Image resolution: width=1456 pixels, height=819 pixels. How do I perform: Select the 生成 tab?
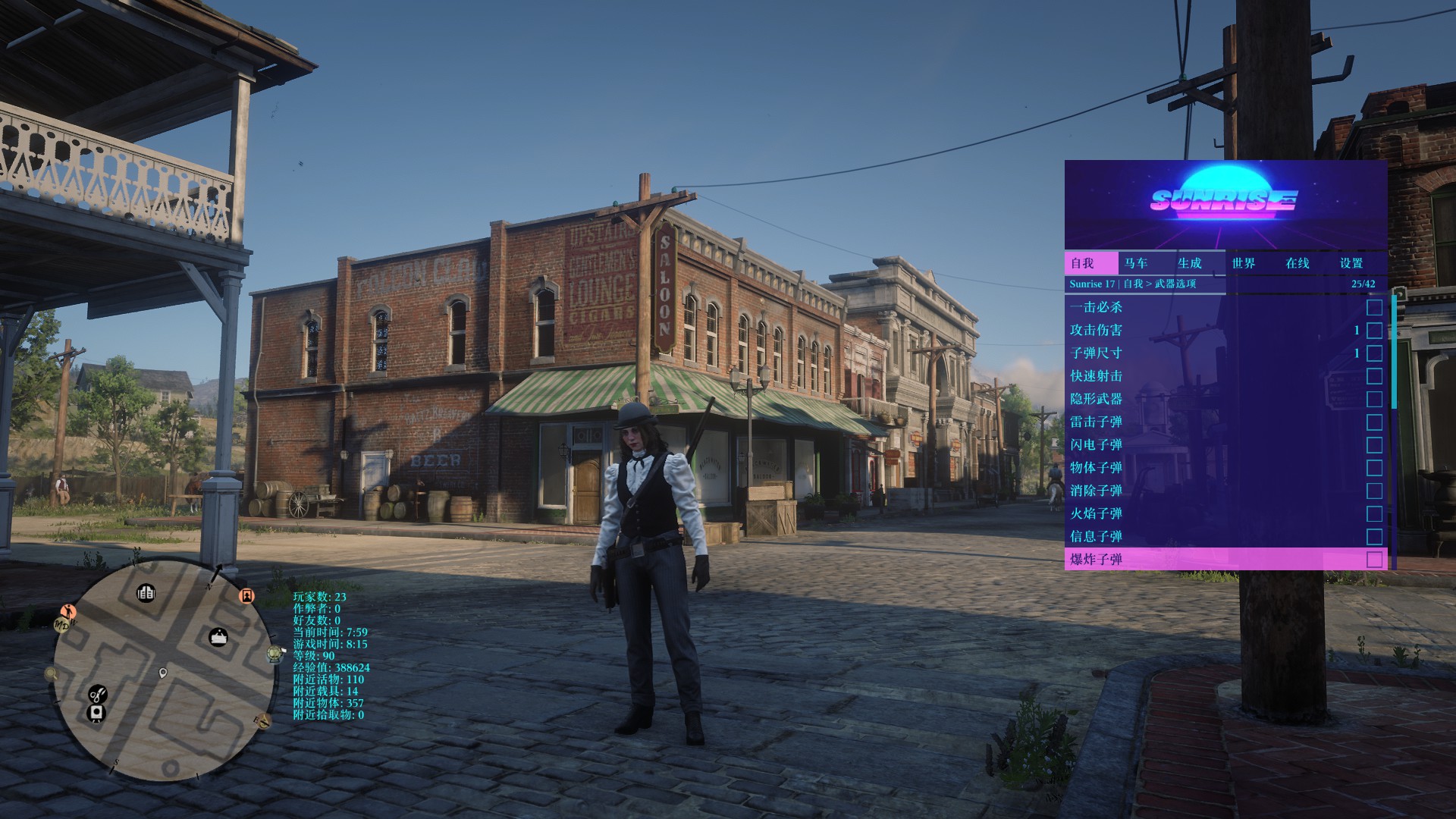1189,263
